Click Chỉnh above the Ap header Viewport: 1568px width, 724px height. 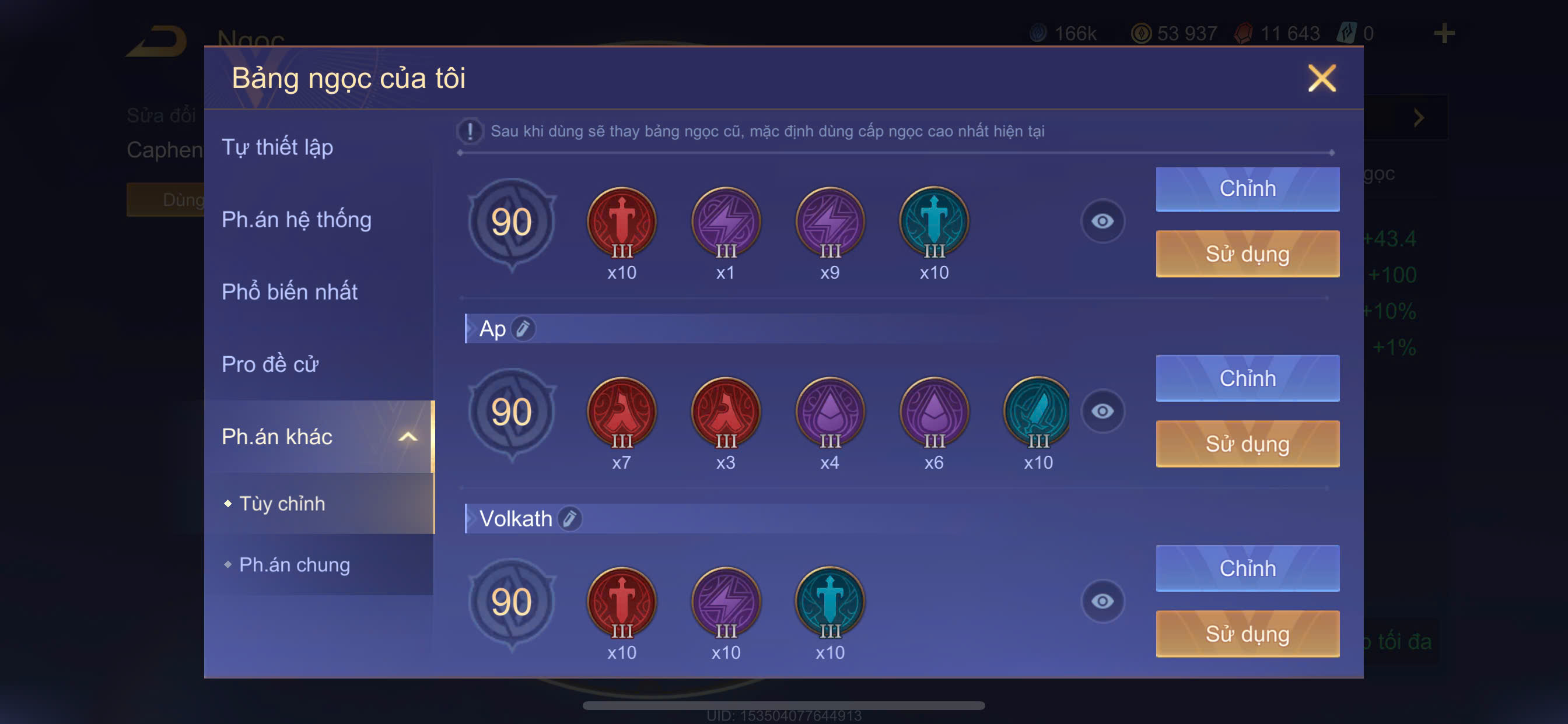coord(1247,189)
